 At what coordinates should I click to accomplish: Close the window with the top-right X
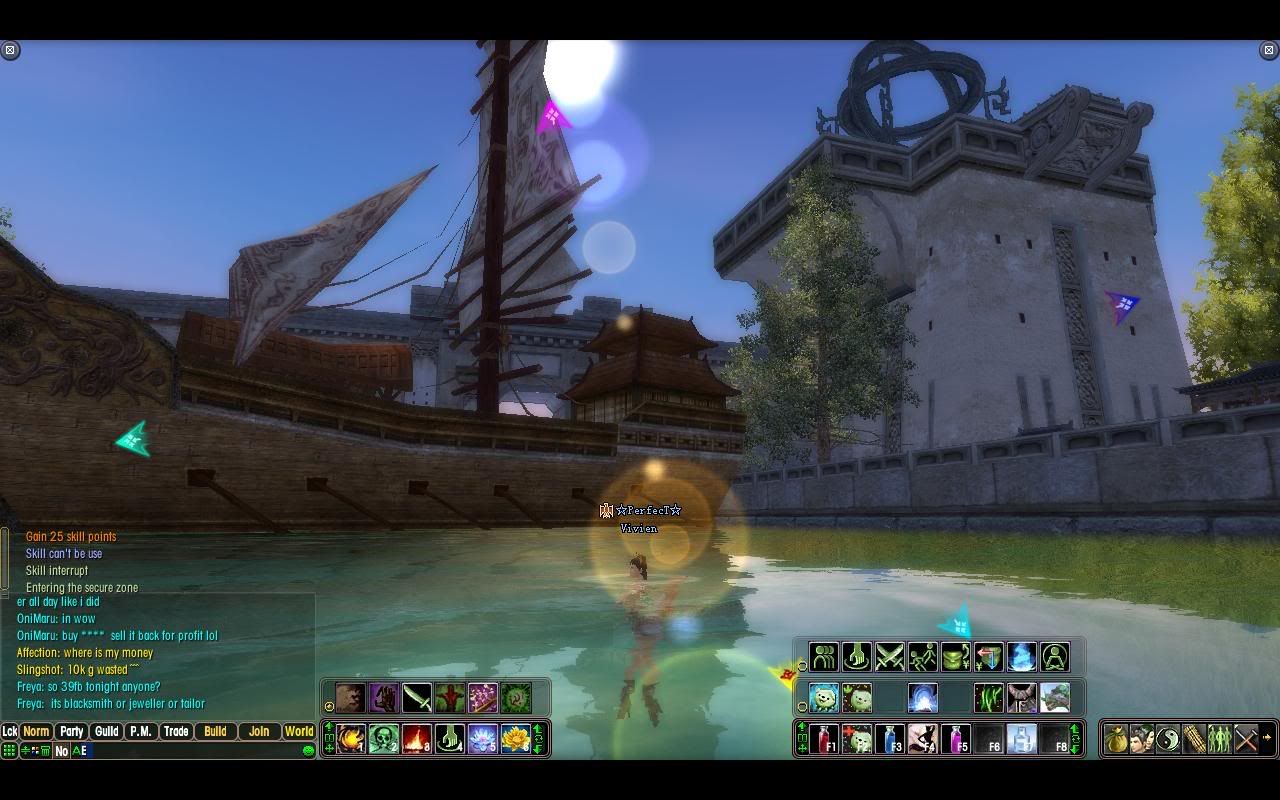click(1269, 50)
